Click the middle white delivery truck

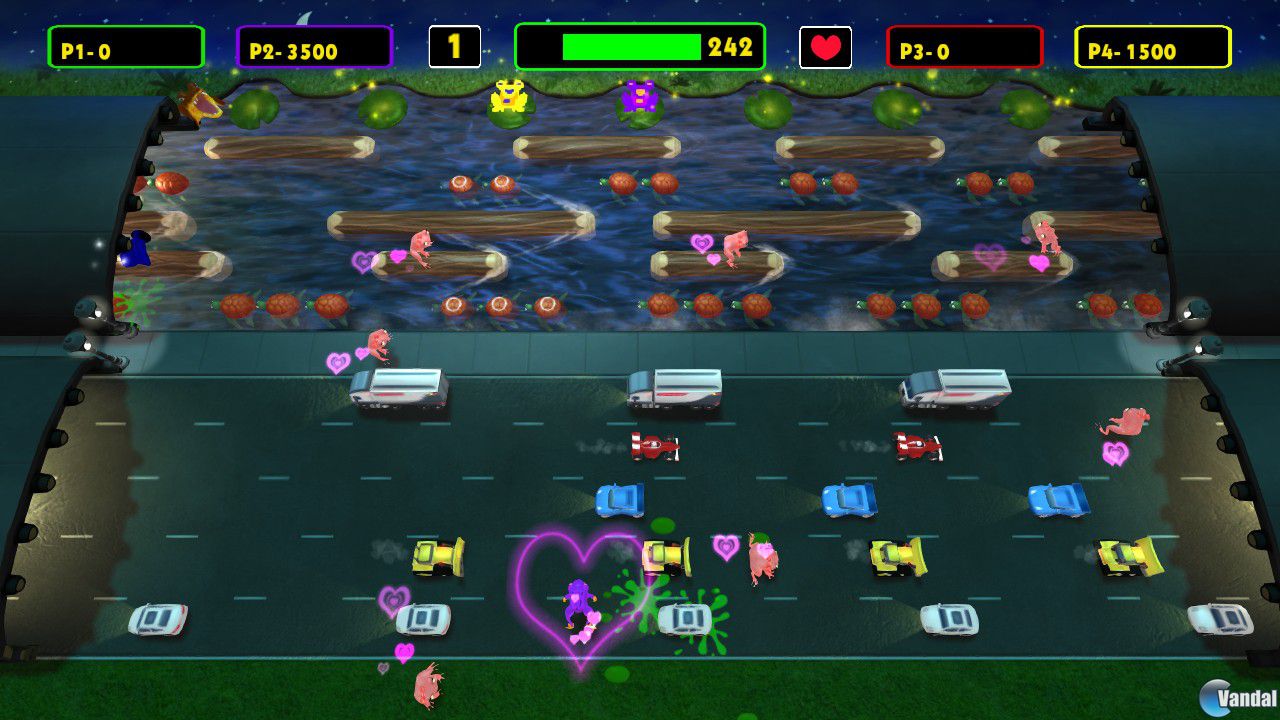point(673,387)
